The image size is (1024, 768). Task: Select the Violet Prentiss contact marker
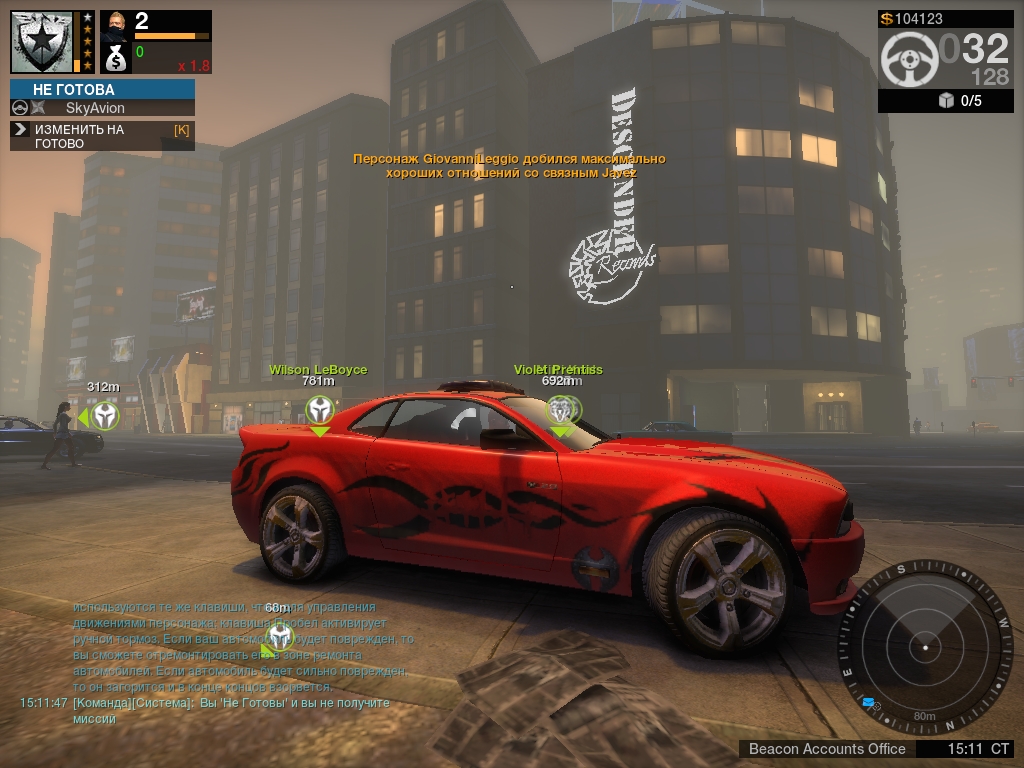pyautogui.click(x=560, y=409)
